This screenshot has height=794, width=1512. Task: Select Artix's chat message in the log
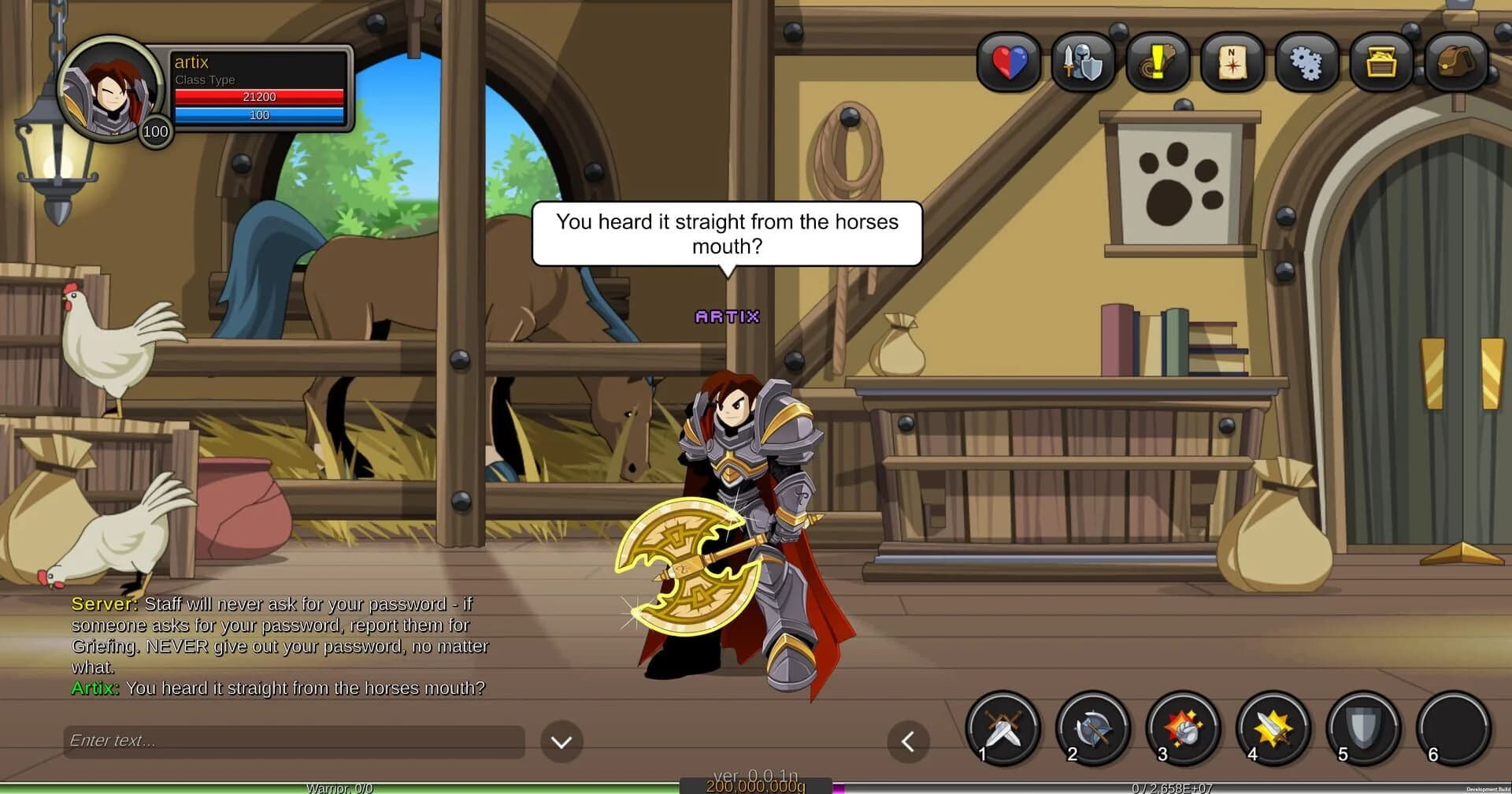(x=276, y=688)
